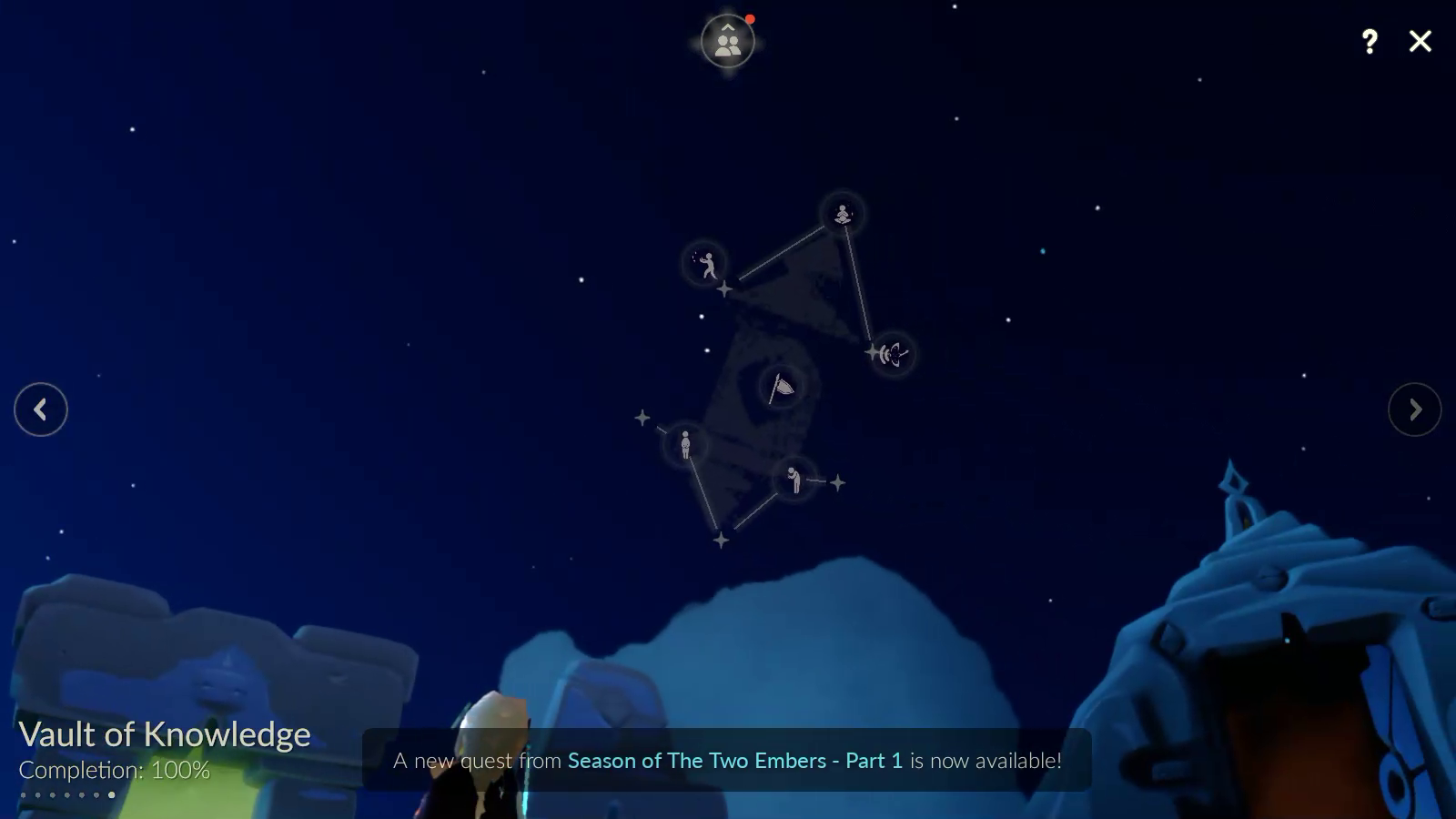Pick the standing spirit node
The image size is (1456, 819).
coord(685,445)
